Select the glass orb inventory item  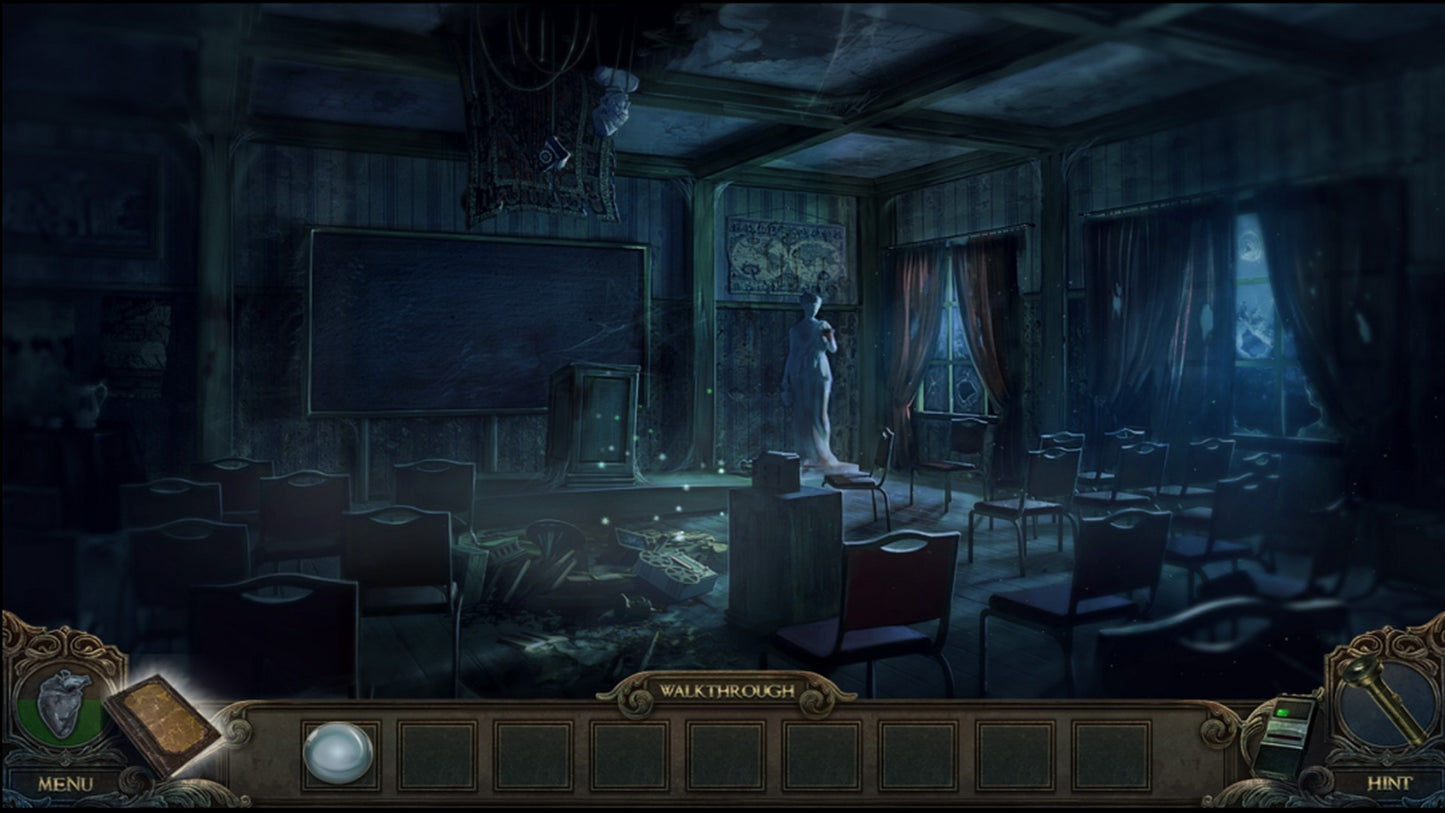[x=338, y=752]
